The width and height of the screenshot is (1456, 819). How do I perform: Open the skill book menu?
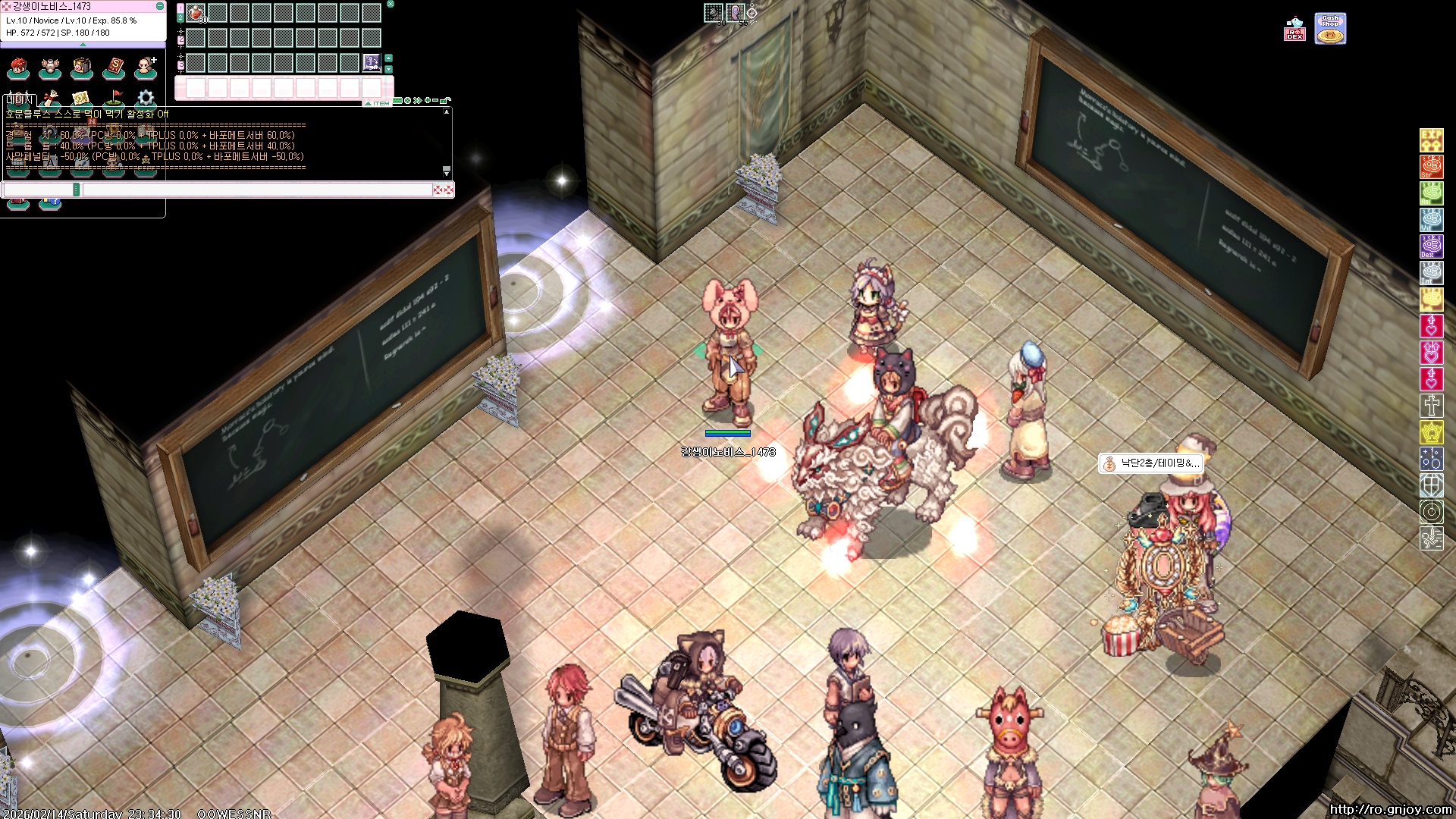(x=114, y=68)
